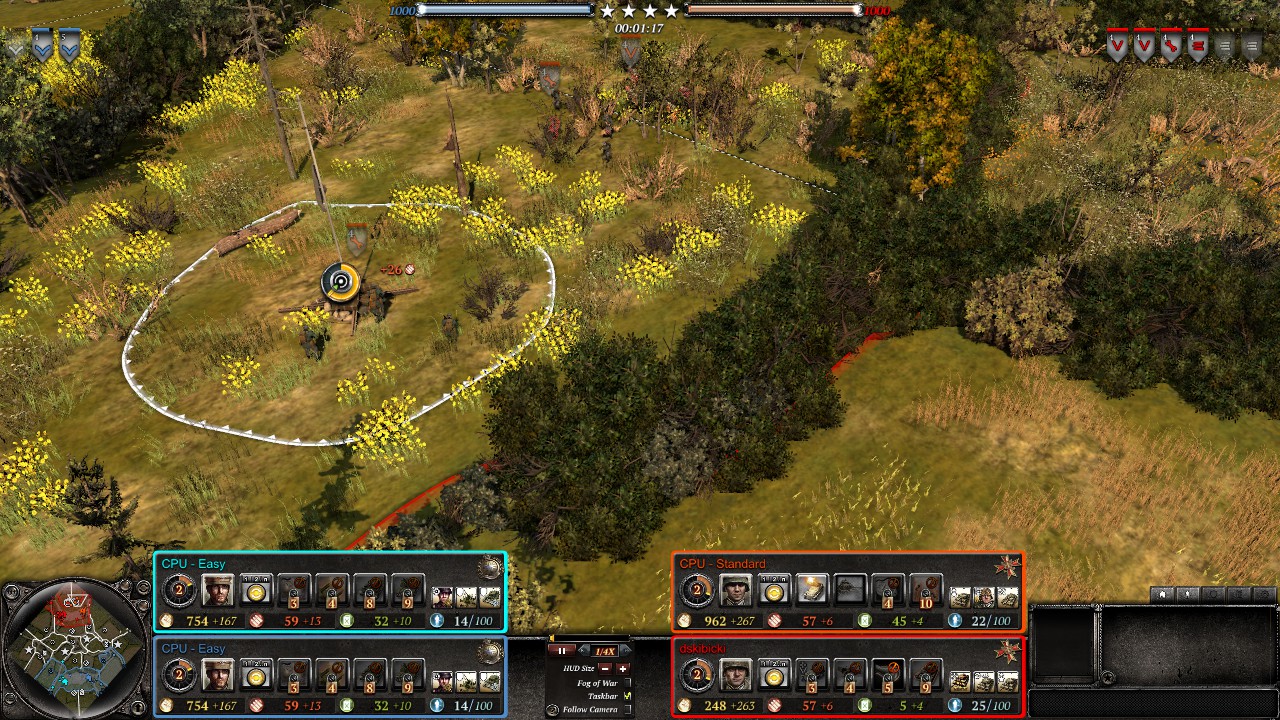Toggle the Fog of War checkbox
This screenshot has width=1280, height=720.
pos(628,682)
